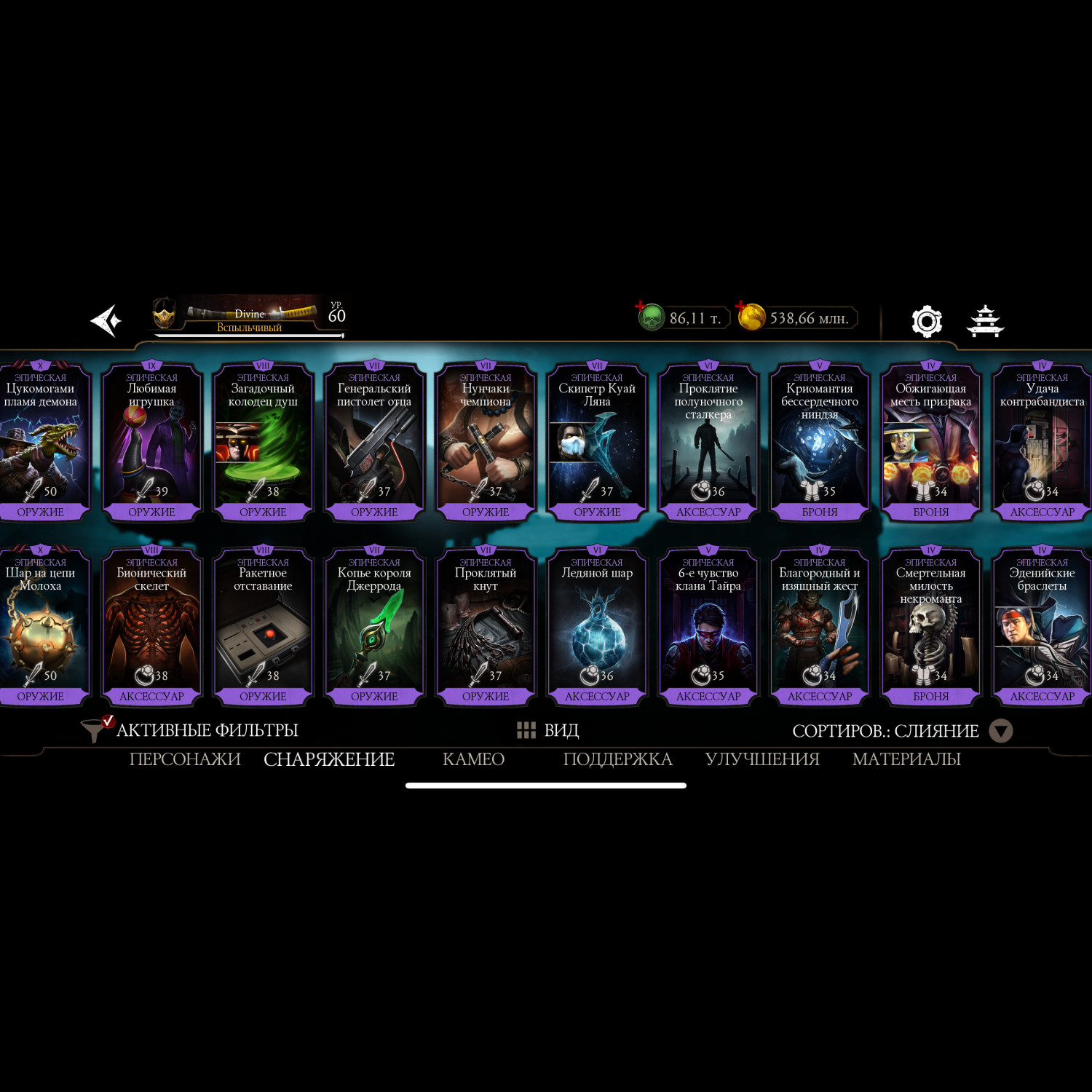
Task: Select the Нунчаки чемпиона weapon card
Action: click(x=486, y=442)
